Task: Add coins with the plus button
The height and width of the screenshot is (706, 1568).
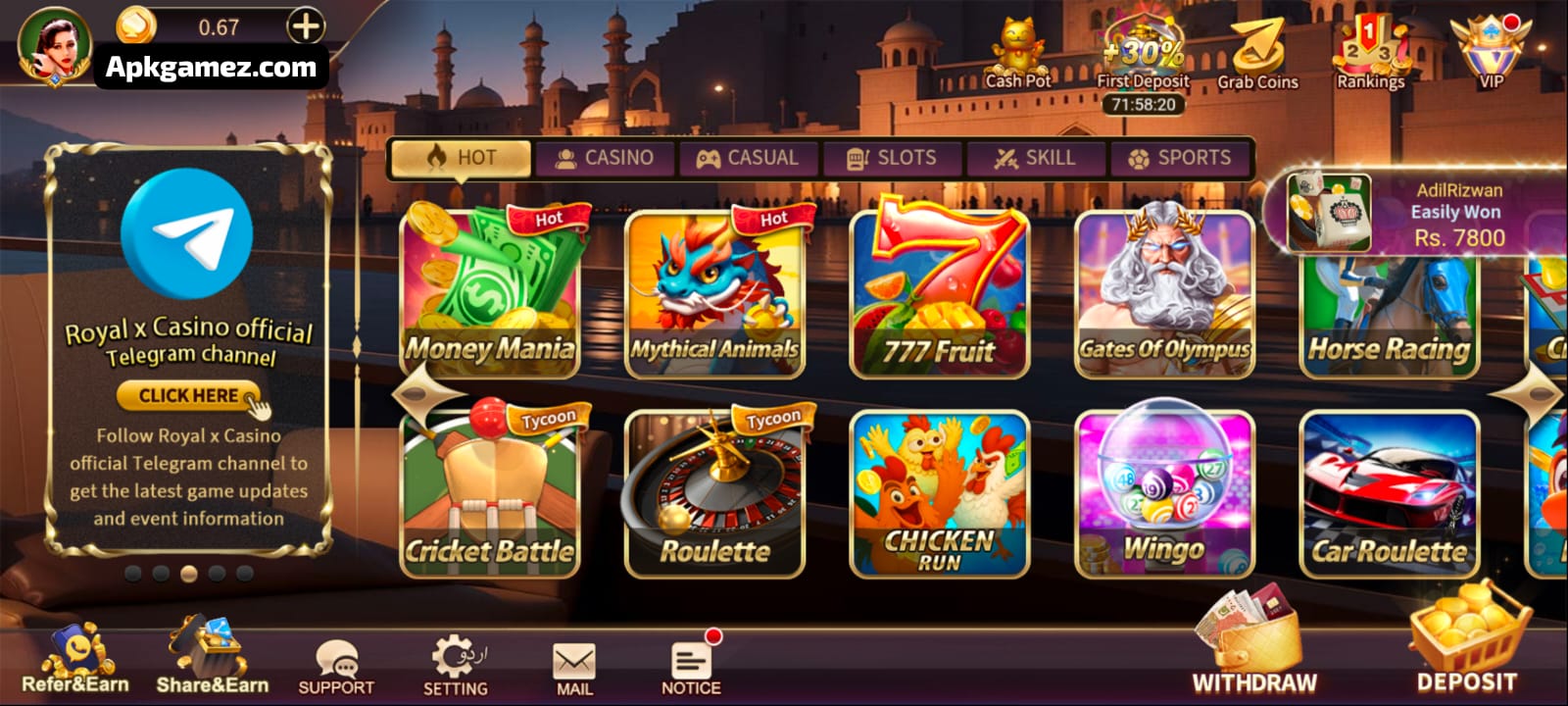Action: pyautogui.click(x=306, y=26)
